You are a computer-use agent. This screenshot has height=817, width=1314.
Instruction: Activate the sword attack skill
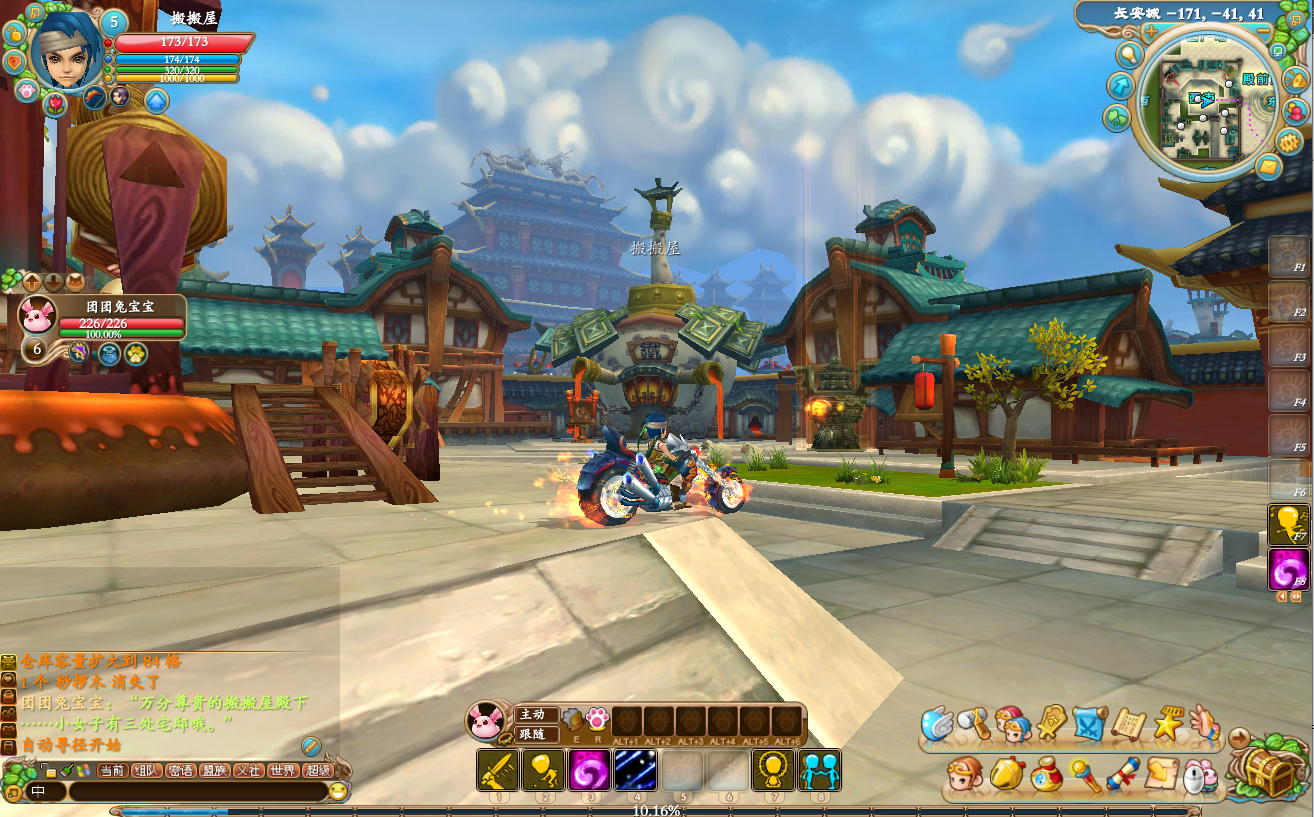pyautogui.click(x=497, y=770)
